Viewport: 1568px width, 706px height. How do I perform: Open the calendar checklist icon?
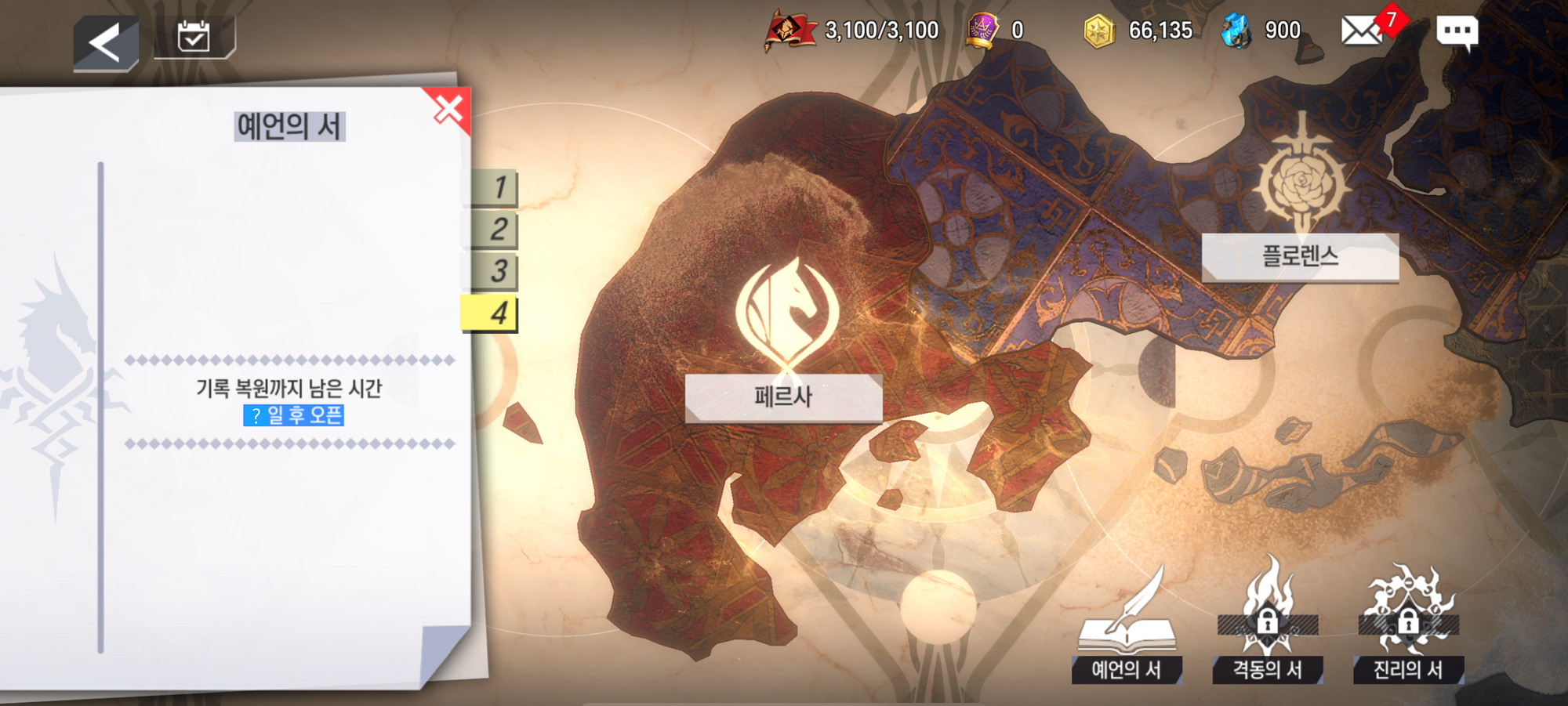click(x=193, y=37)
